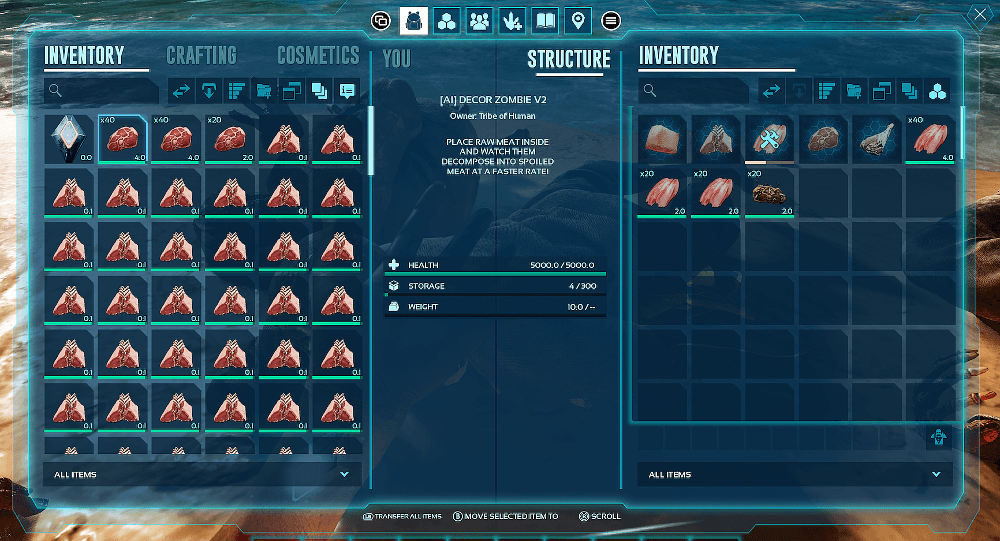Select the highlighted x40 raw meat stack
Image resolution: width=1000 pixels, height=541 pixels.
coord(122,138)
